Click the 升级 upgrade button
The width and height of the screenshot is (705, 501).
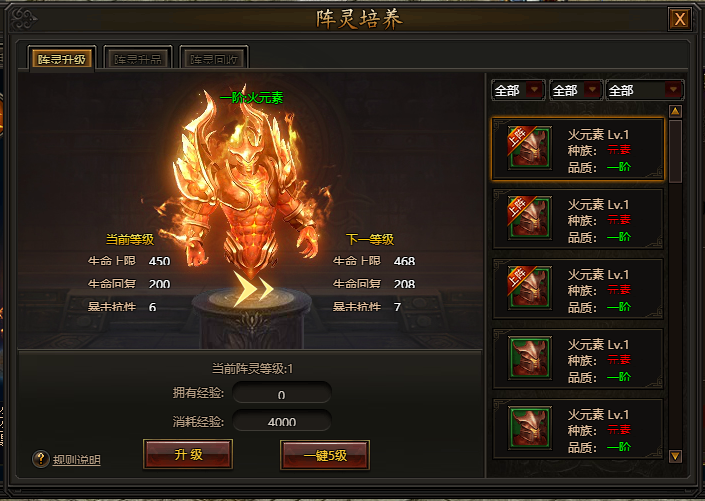[x=188, y=453]
